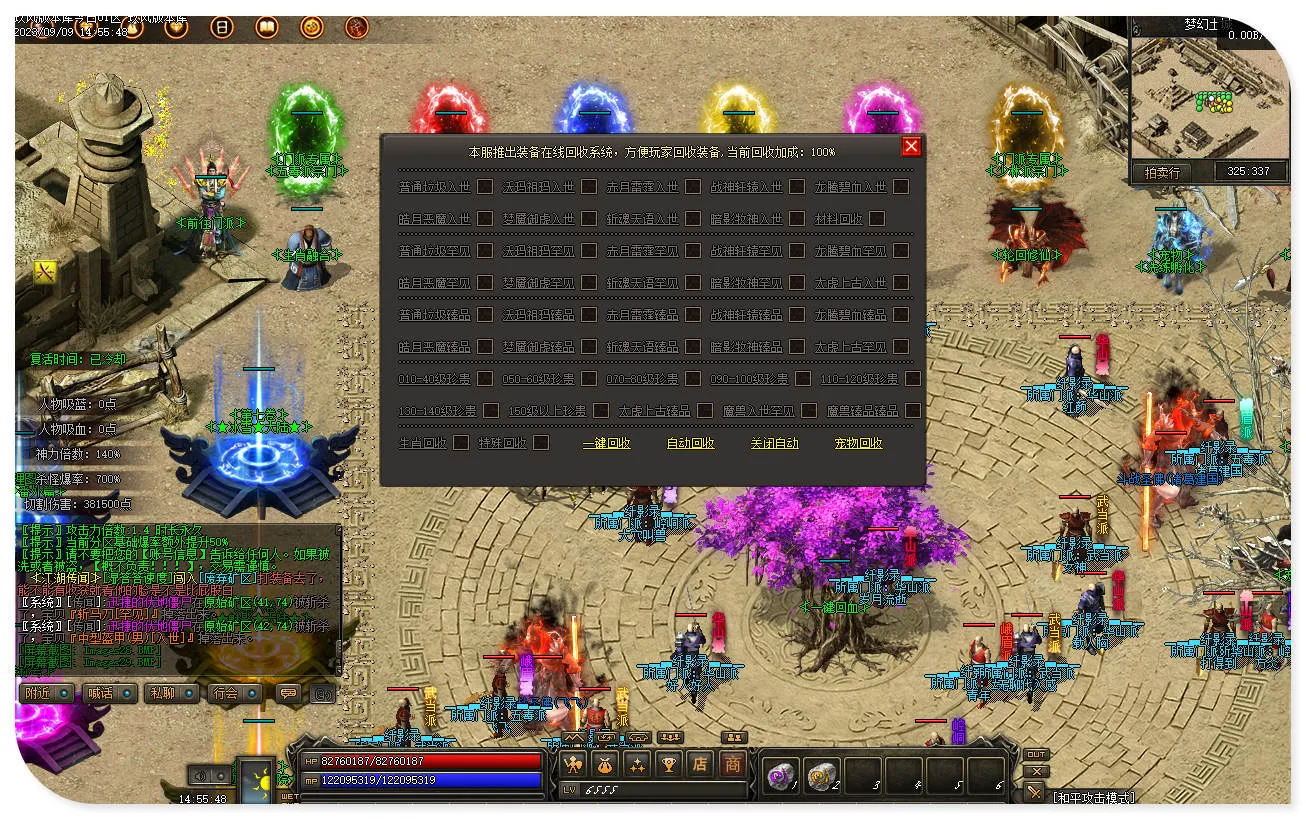Tick the 普通垃圾入世 checkbox
Image resolution: width=1306 pixels, height=819 pixels.
[x=485, y=186]
